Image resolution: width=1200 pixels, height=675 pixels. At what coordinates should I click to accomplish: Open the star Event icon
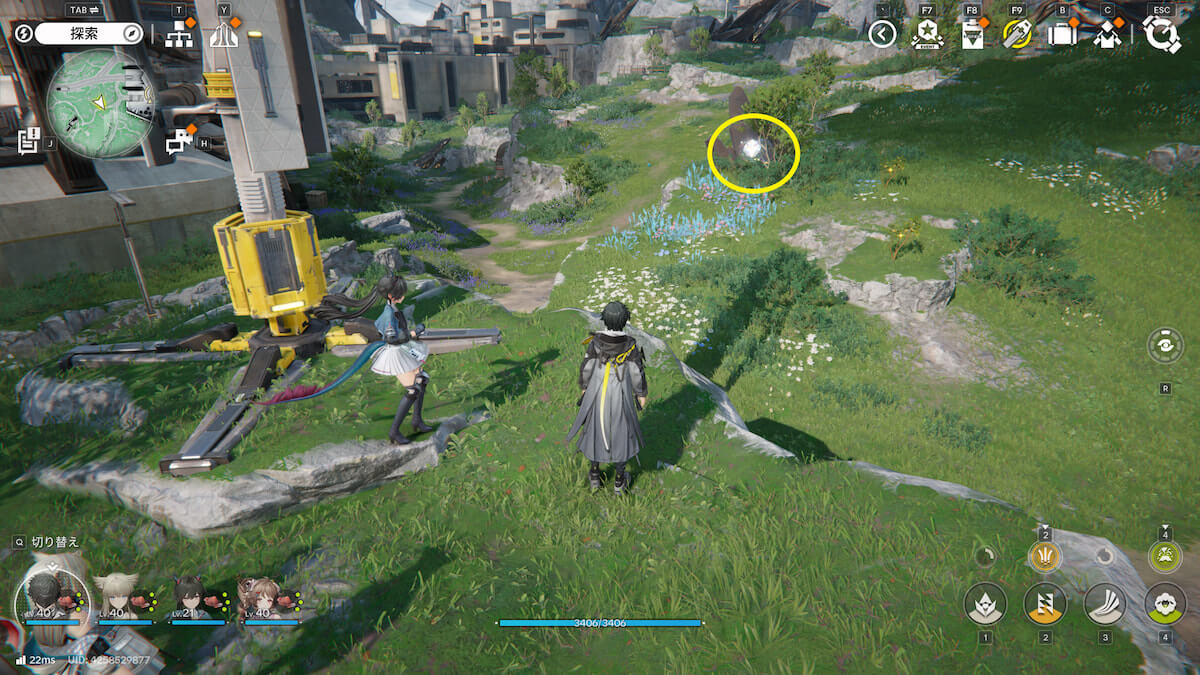[927, 35]
